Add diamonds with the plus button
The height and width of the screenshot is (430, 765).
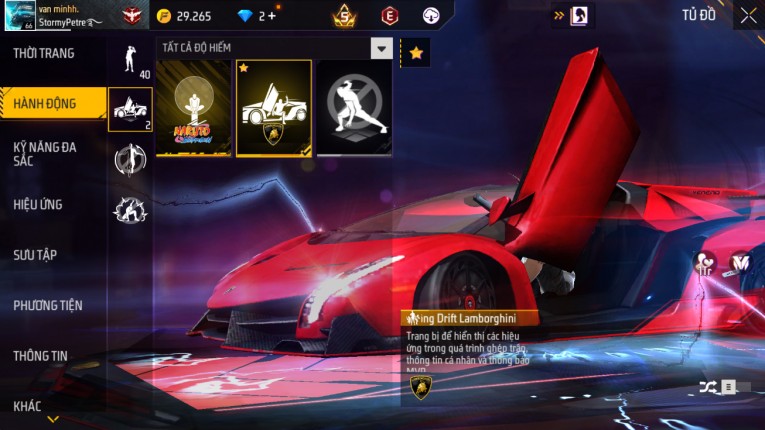click(272, 16)
